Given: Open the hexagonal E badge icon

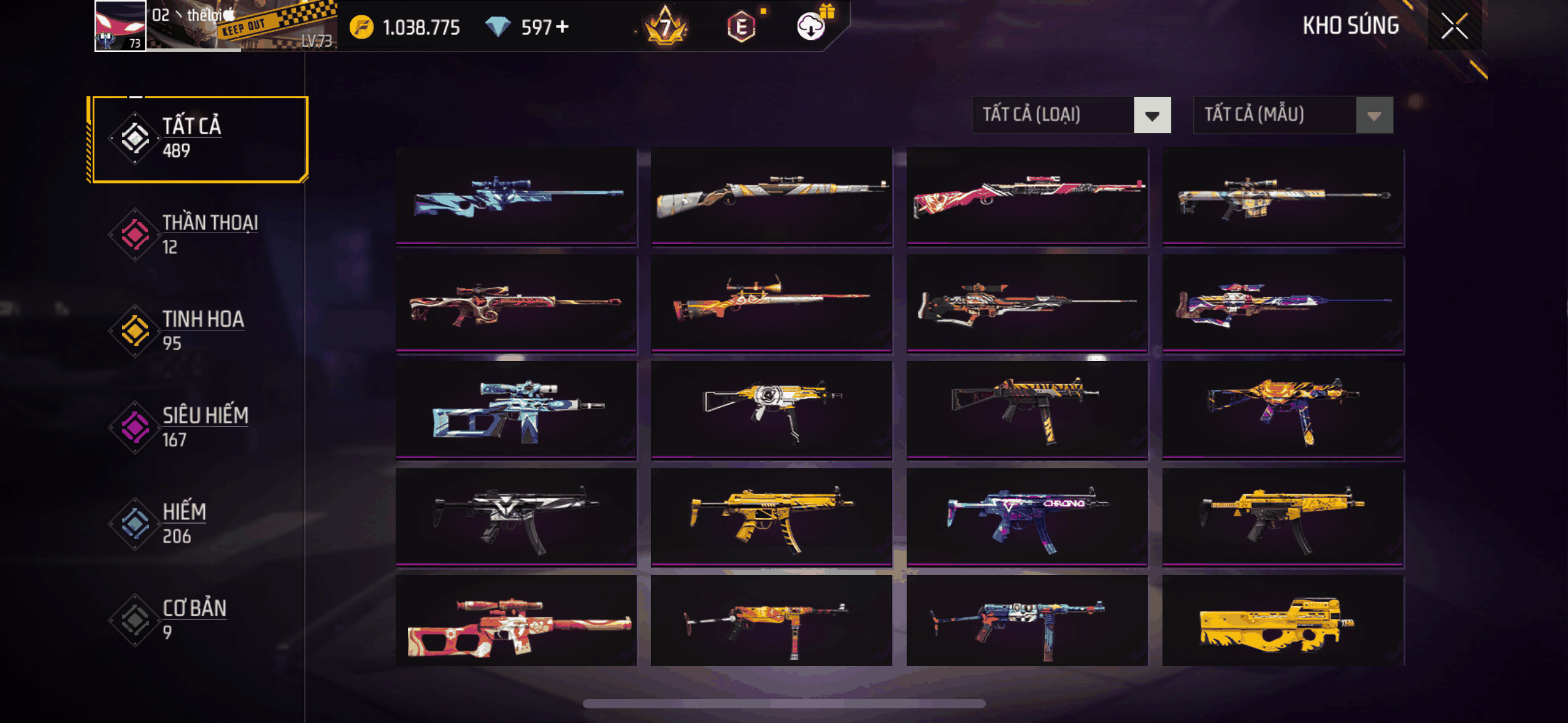Looking at the screenshot, I should click(x=741, y=27).
